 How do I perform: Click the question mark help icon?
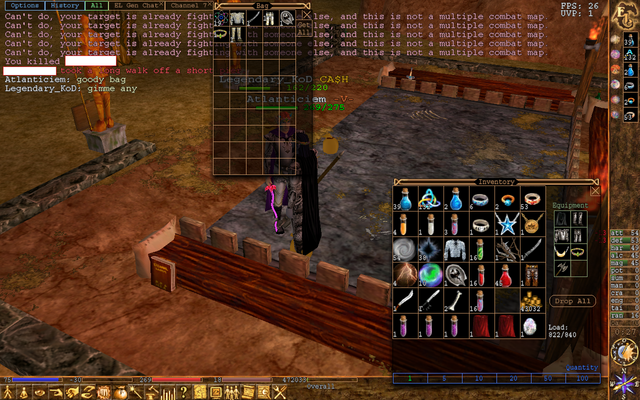click(184, 391)
